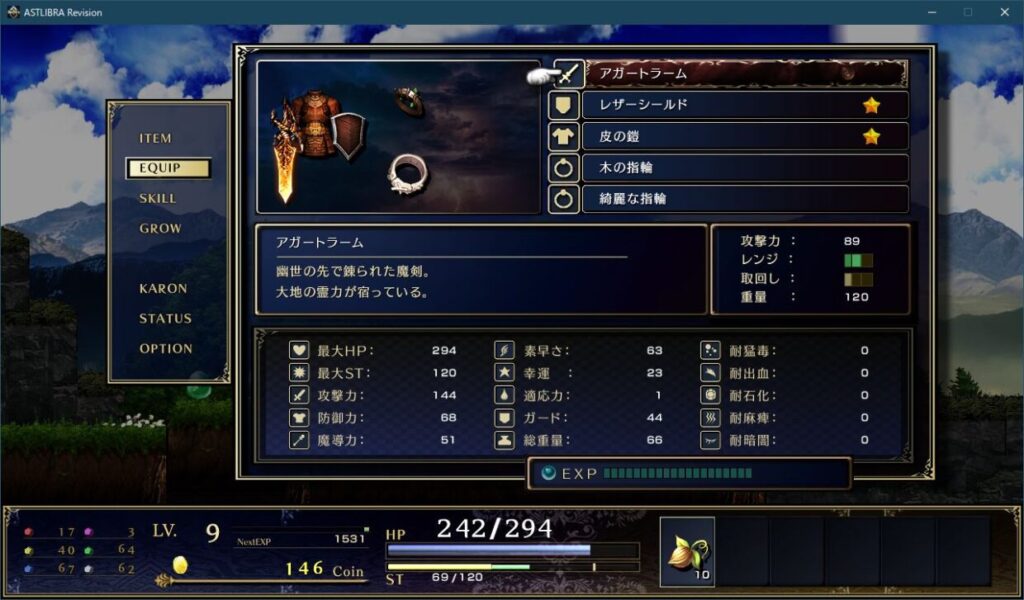
Task: Open the GROW menu
Action: 160,228
